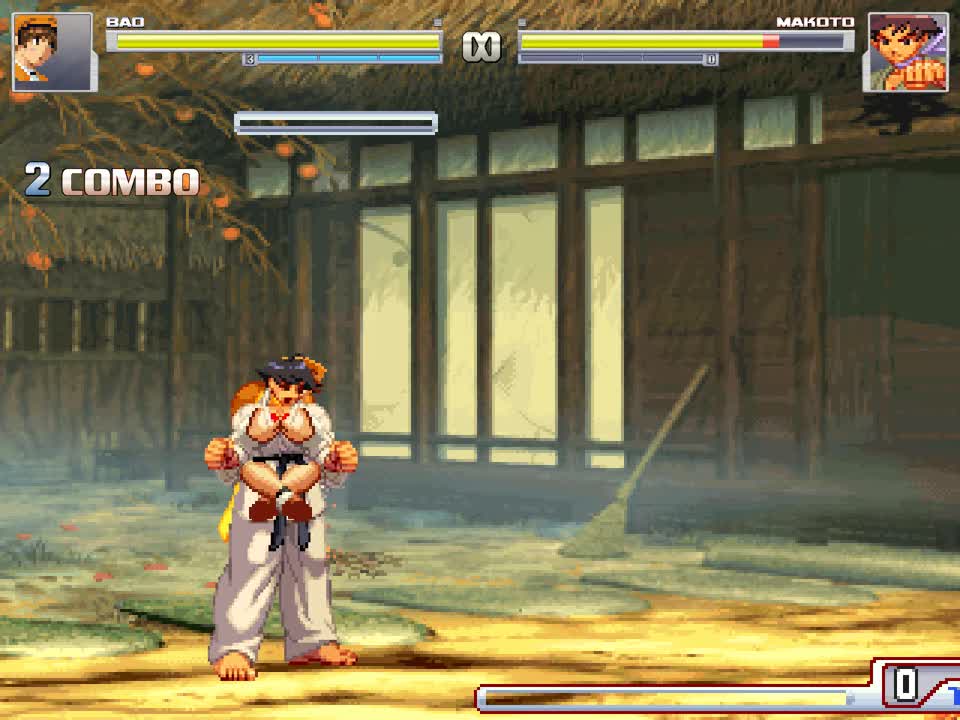Click Bao's character portrait
The width and height of the screenshot is (960, 720).
click(53, 52)
